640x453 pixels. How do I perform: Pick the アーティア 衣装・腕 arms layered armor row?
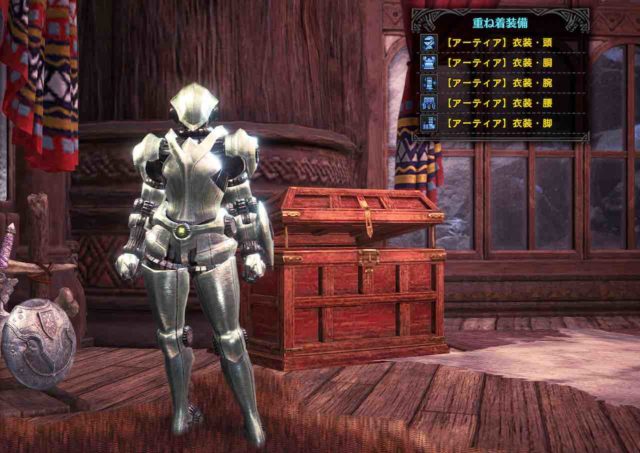[500, 83]
